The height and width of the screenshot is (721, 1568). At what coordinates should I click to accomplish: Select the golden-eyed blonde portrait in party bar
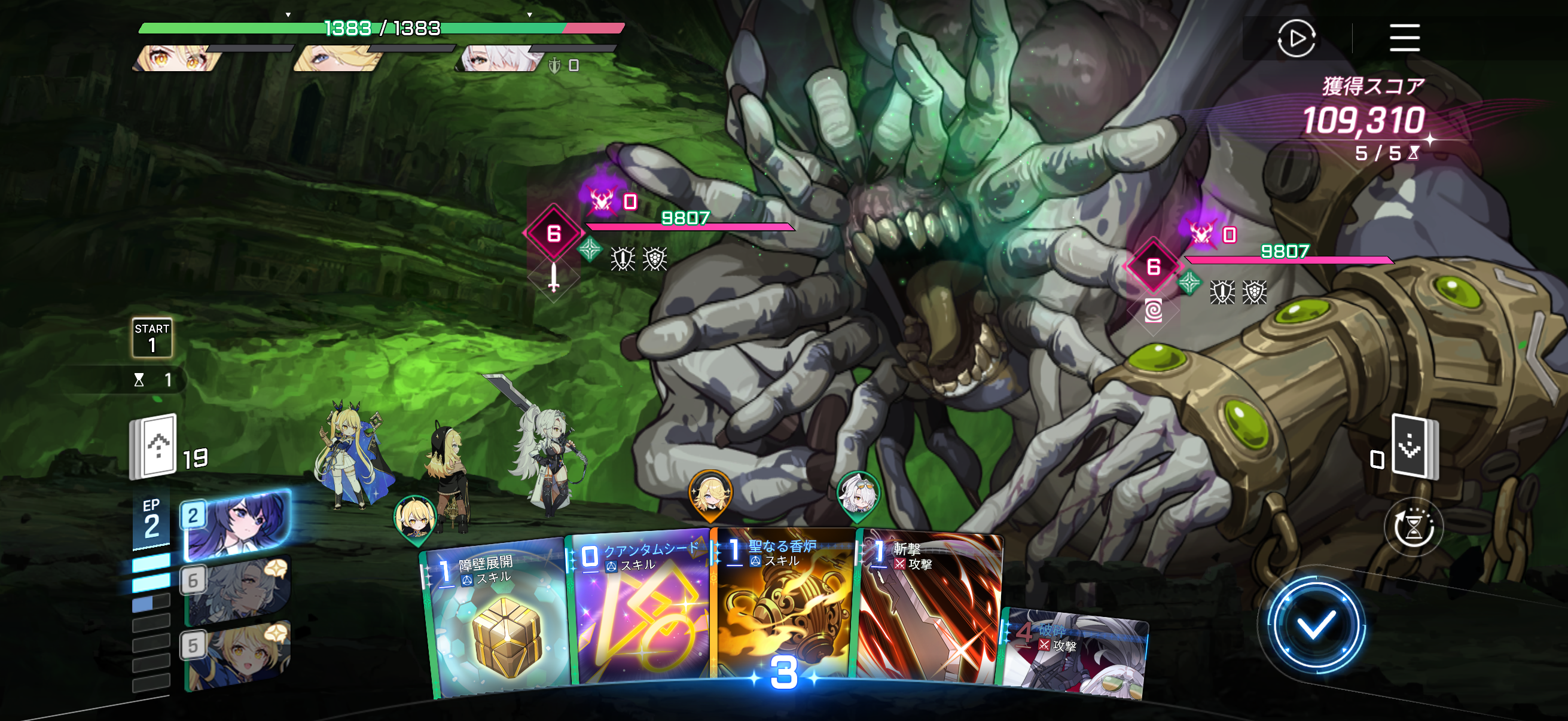point(176,60)
